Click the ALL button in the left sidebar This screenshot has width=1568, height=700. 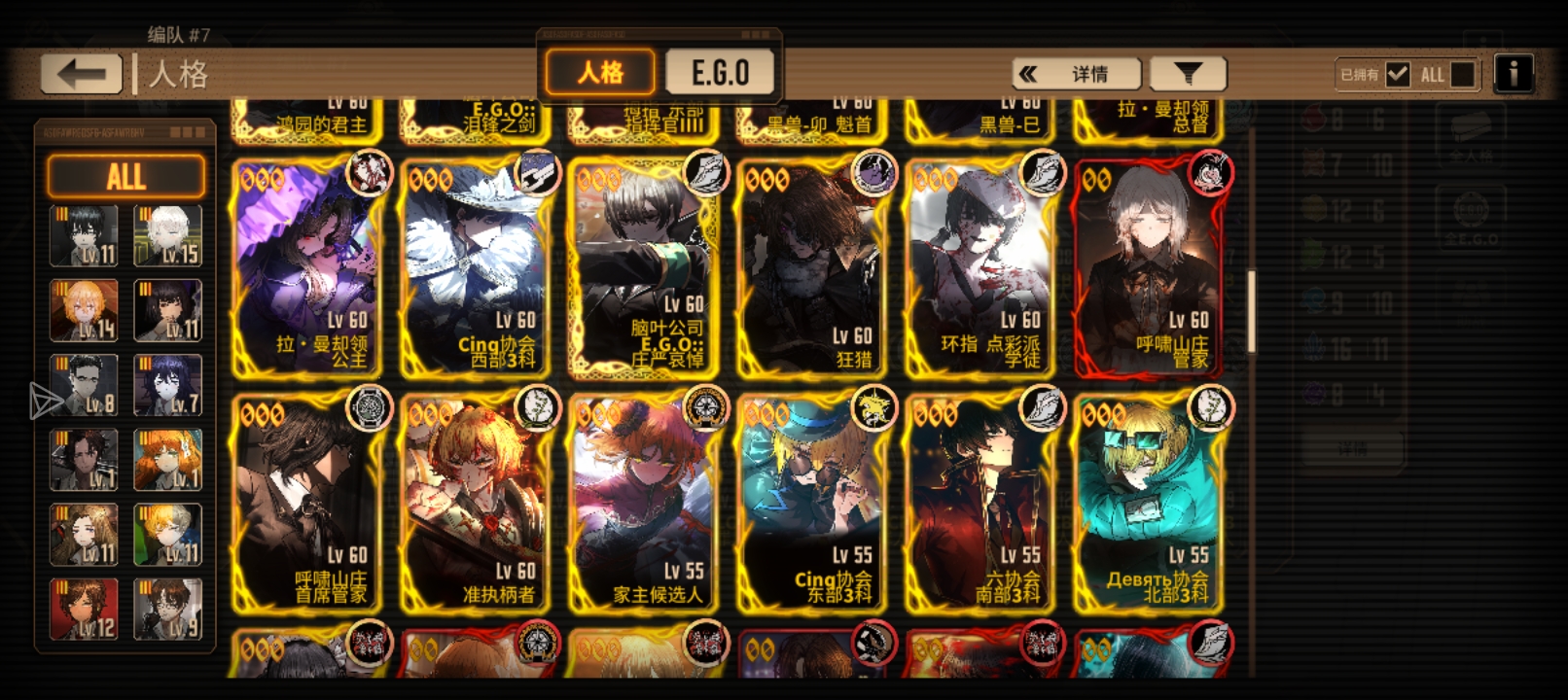125,176
